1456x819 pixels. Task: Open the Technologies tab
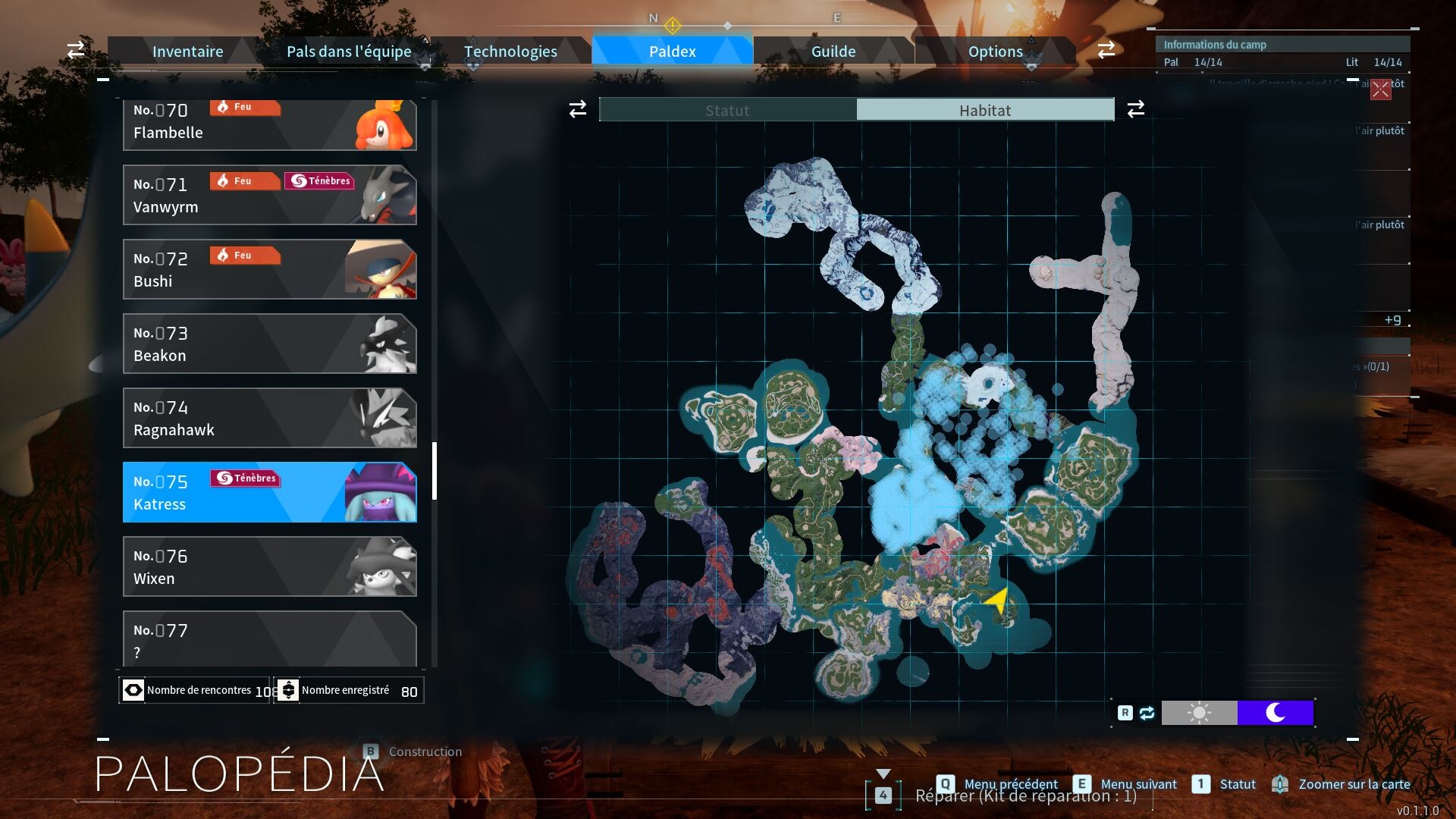click(x=510, y=52)
